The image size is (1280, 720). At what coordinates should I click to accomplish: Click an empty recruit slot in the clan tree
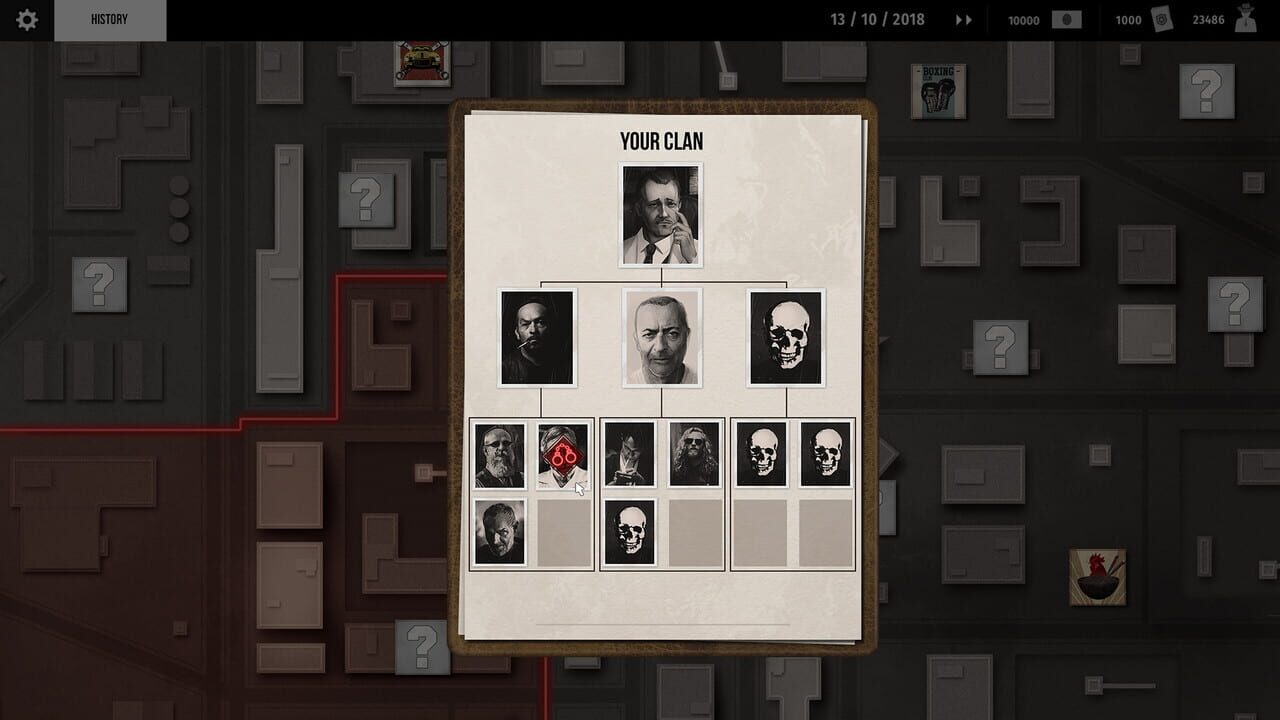click(562, 529)
